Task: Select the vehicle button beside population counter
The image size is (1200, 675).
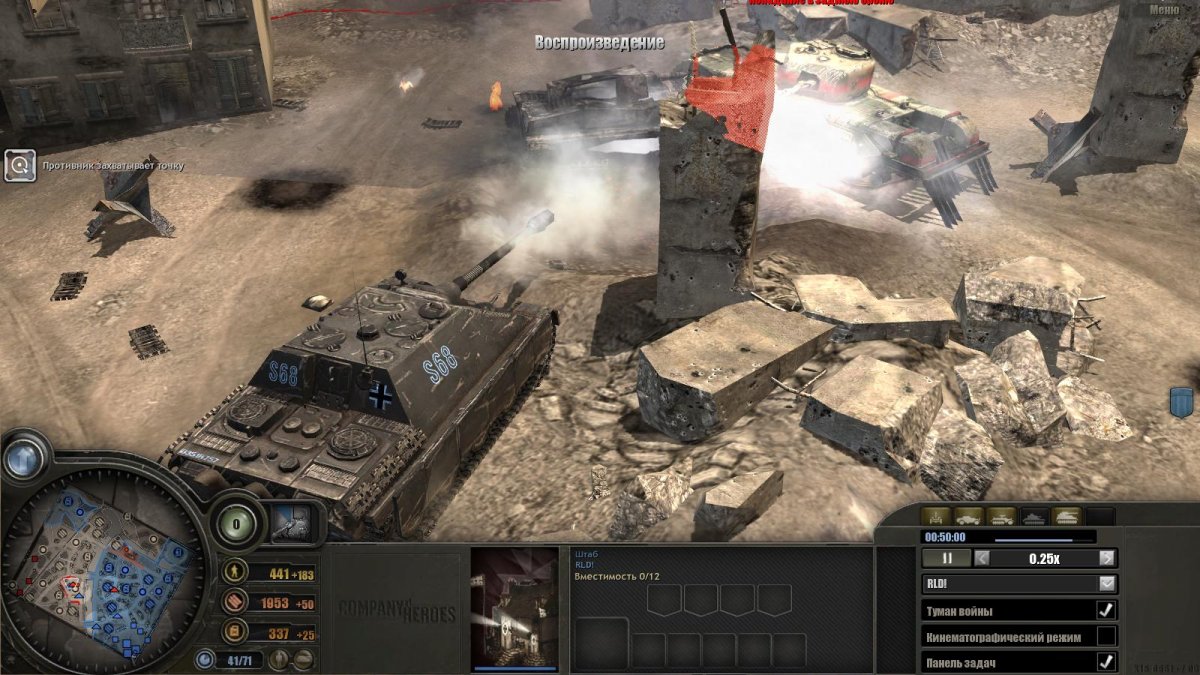Action: pyautogui.click(x=303, y=659)
